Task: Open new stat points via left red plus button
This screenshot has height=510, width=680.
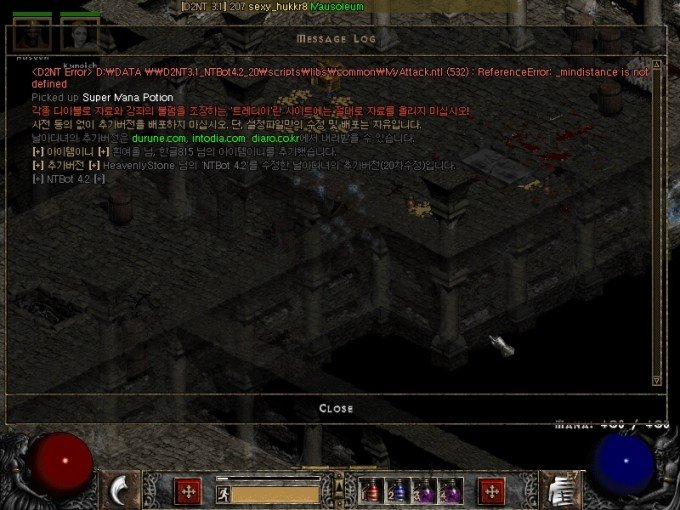Action: pos(187,490)
